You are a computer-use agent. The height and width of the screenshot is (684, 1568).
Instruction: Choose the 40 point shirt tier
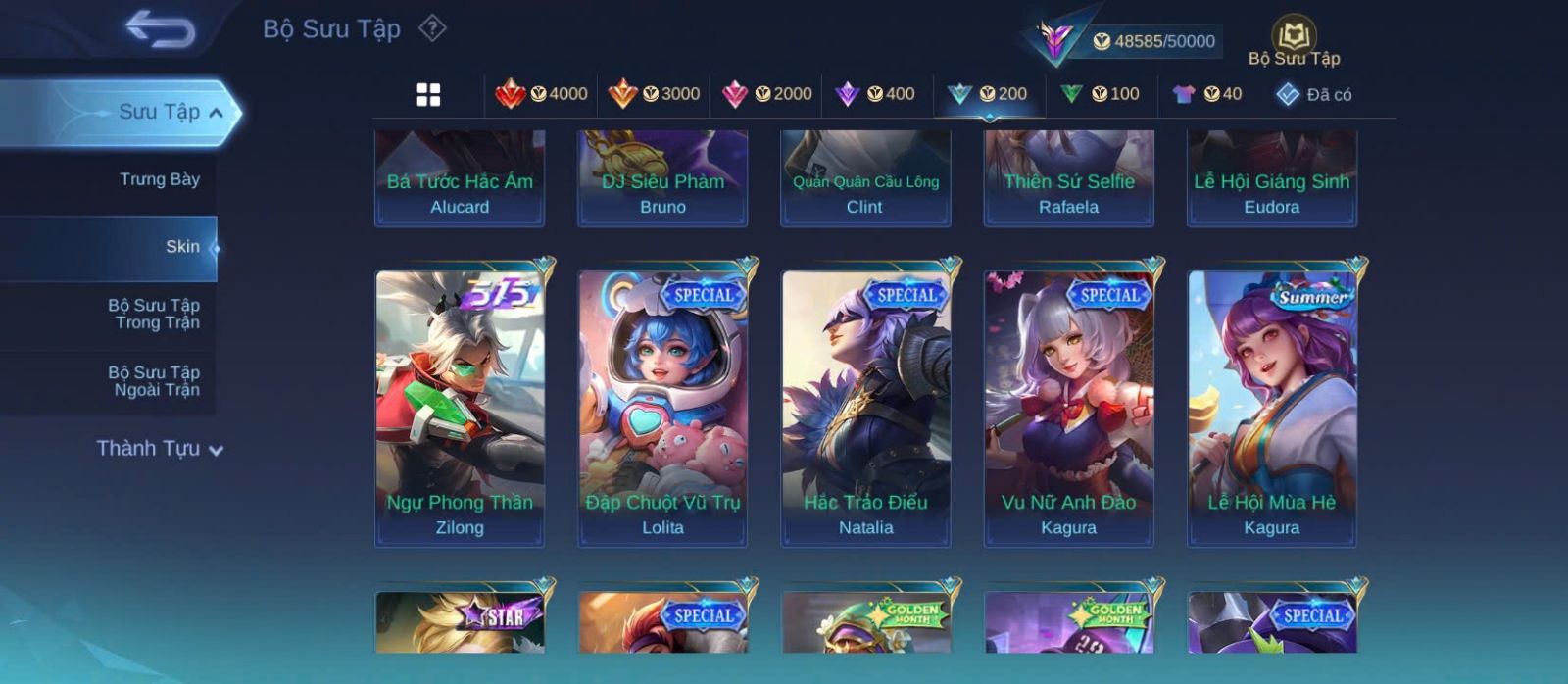[x=1207, y=94]
